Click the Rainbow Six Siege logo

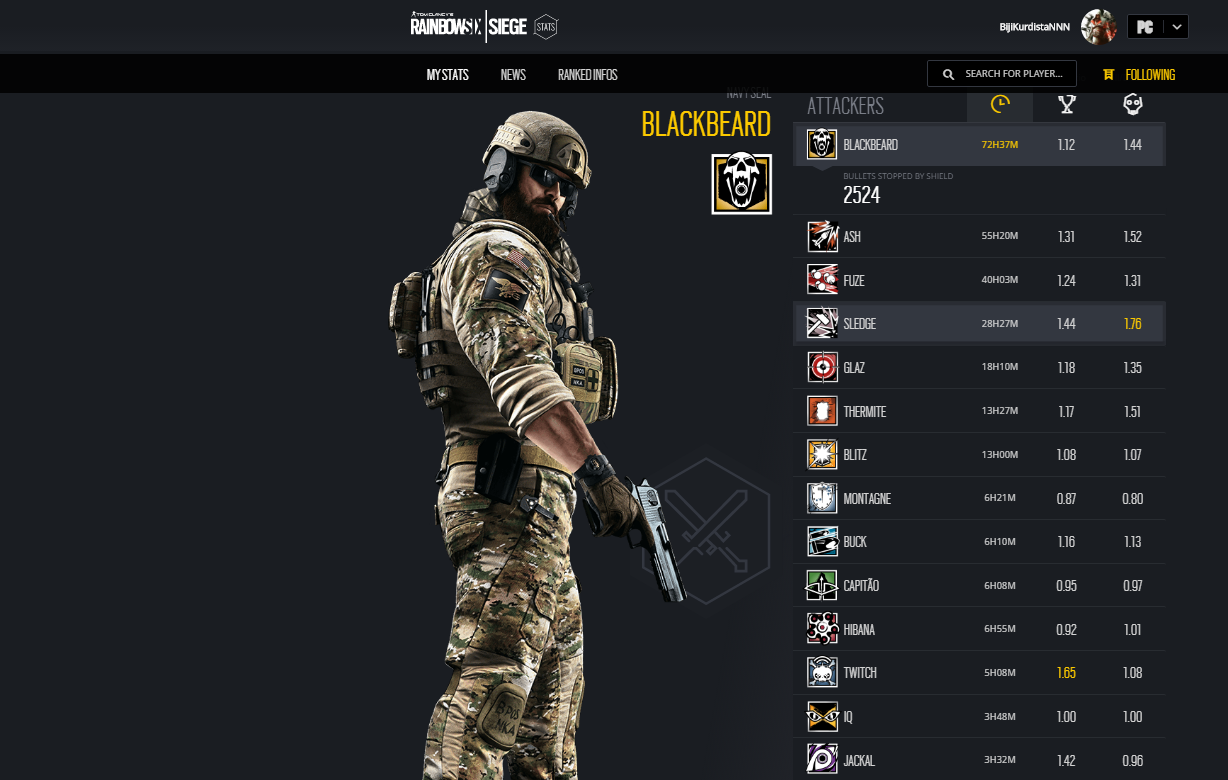click(469, 26)
